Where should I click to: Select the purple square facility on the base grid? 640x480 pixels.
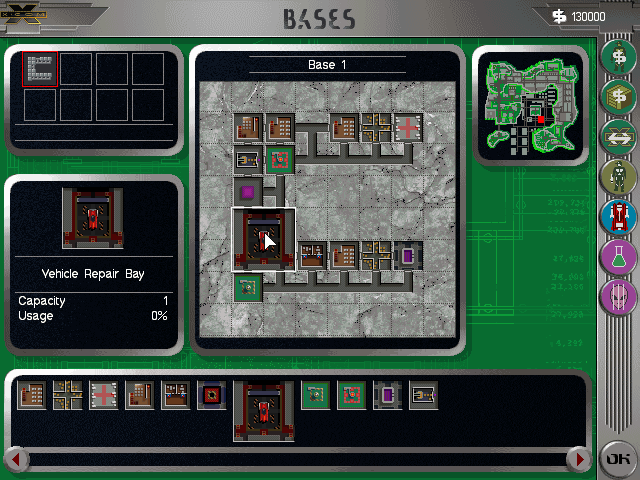click(x=248, y=190)
